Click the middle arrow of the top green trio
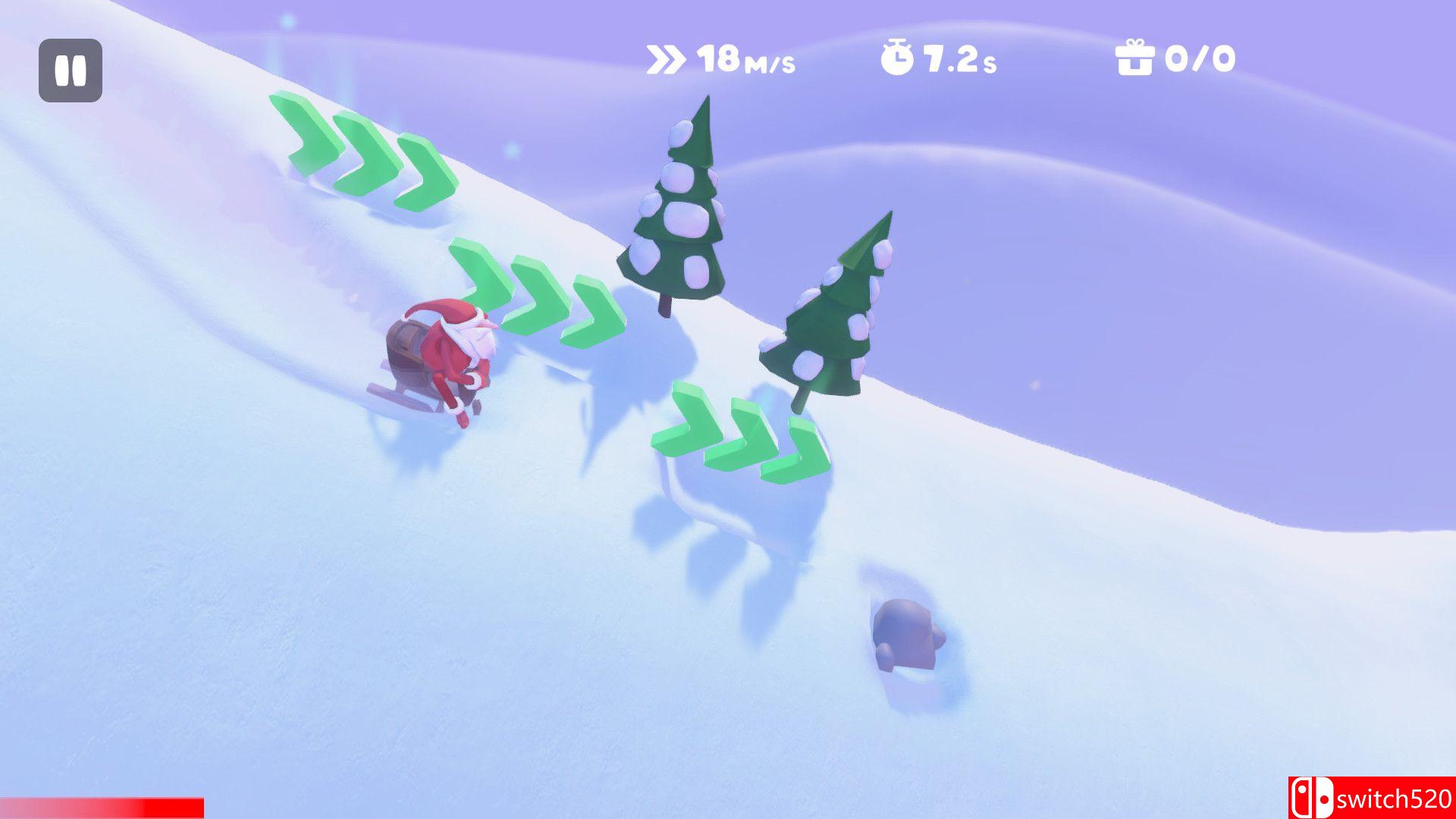This screenshot has width=1456, height=819. coord(364,155)
